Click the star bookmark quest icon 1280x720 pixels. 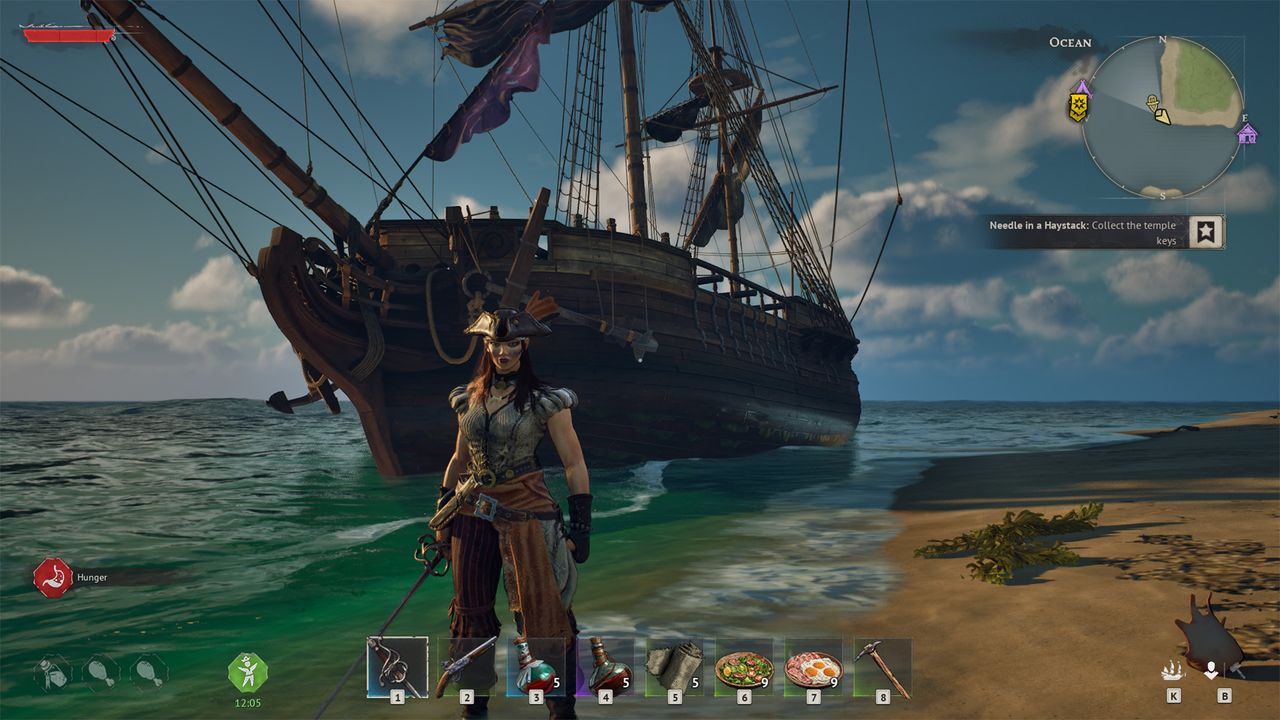click(1206, 233)
